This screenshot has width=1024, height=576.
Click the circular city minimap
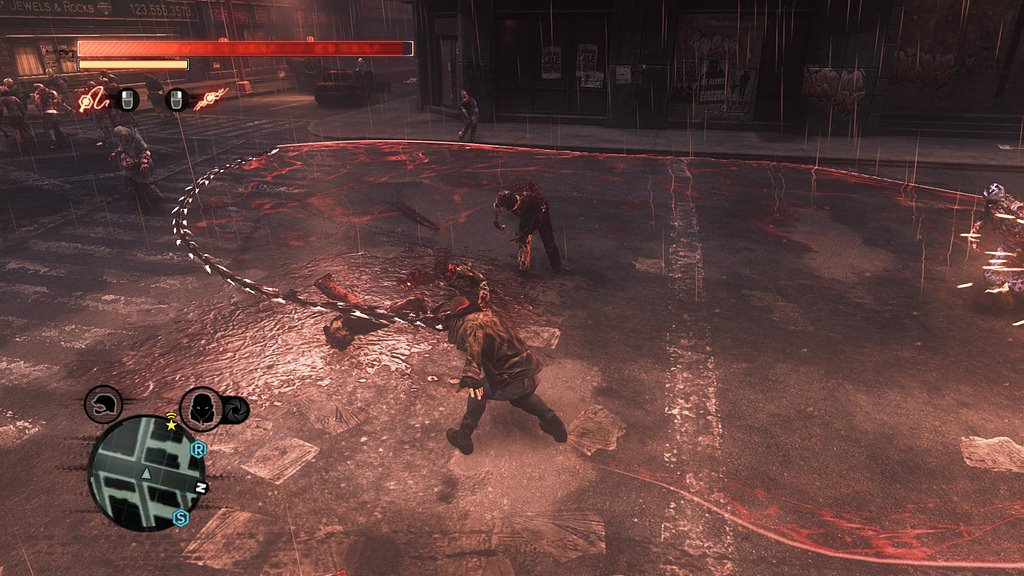click(x=146, y=473)
